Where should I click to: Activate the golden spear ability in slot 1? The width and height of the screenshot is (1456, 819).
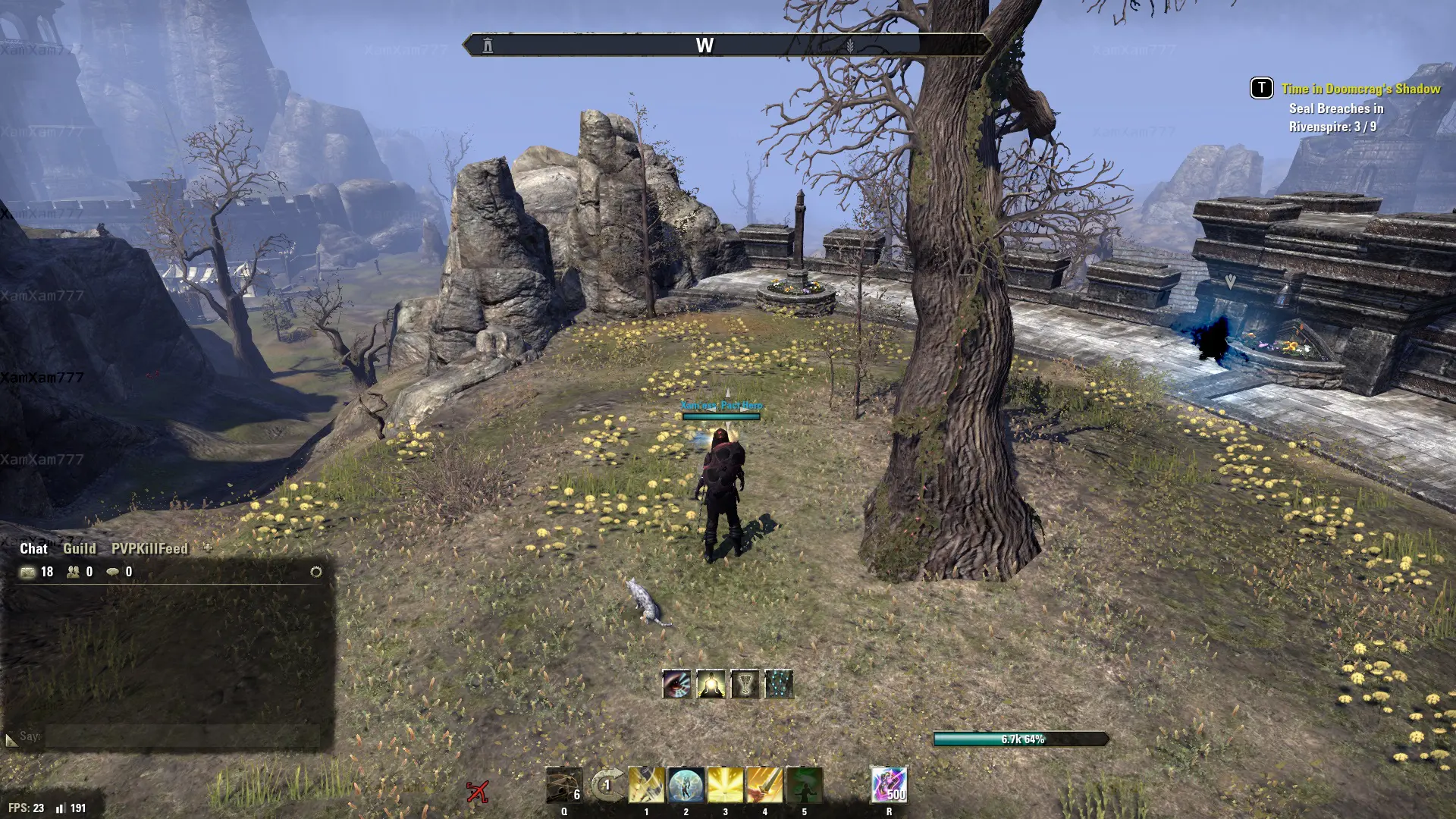[x=646, y=785]
